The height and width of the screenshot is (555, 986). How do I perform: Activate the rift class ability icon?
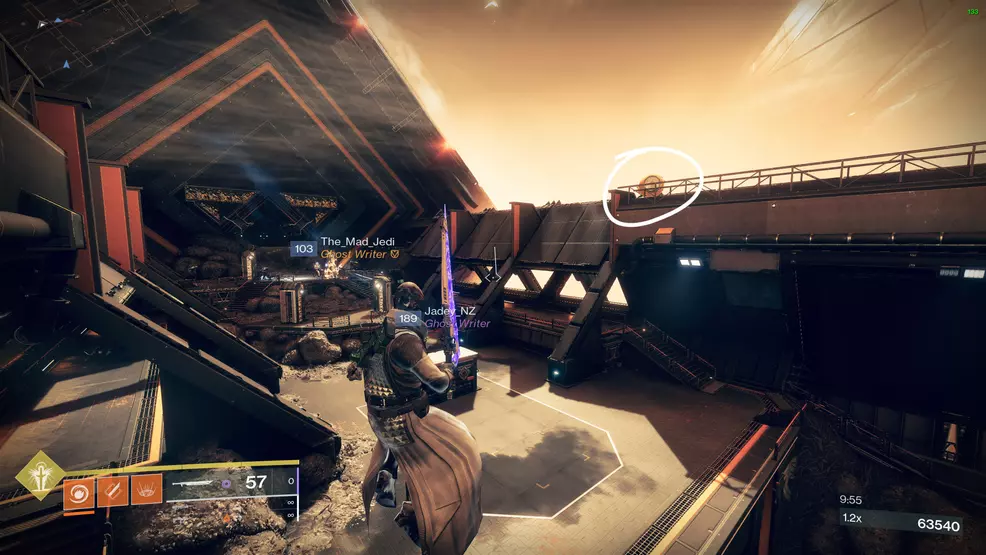[x=146, y=491]
